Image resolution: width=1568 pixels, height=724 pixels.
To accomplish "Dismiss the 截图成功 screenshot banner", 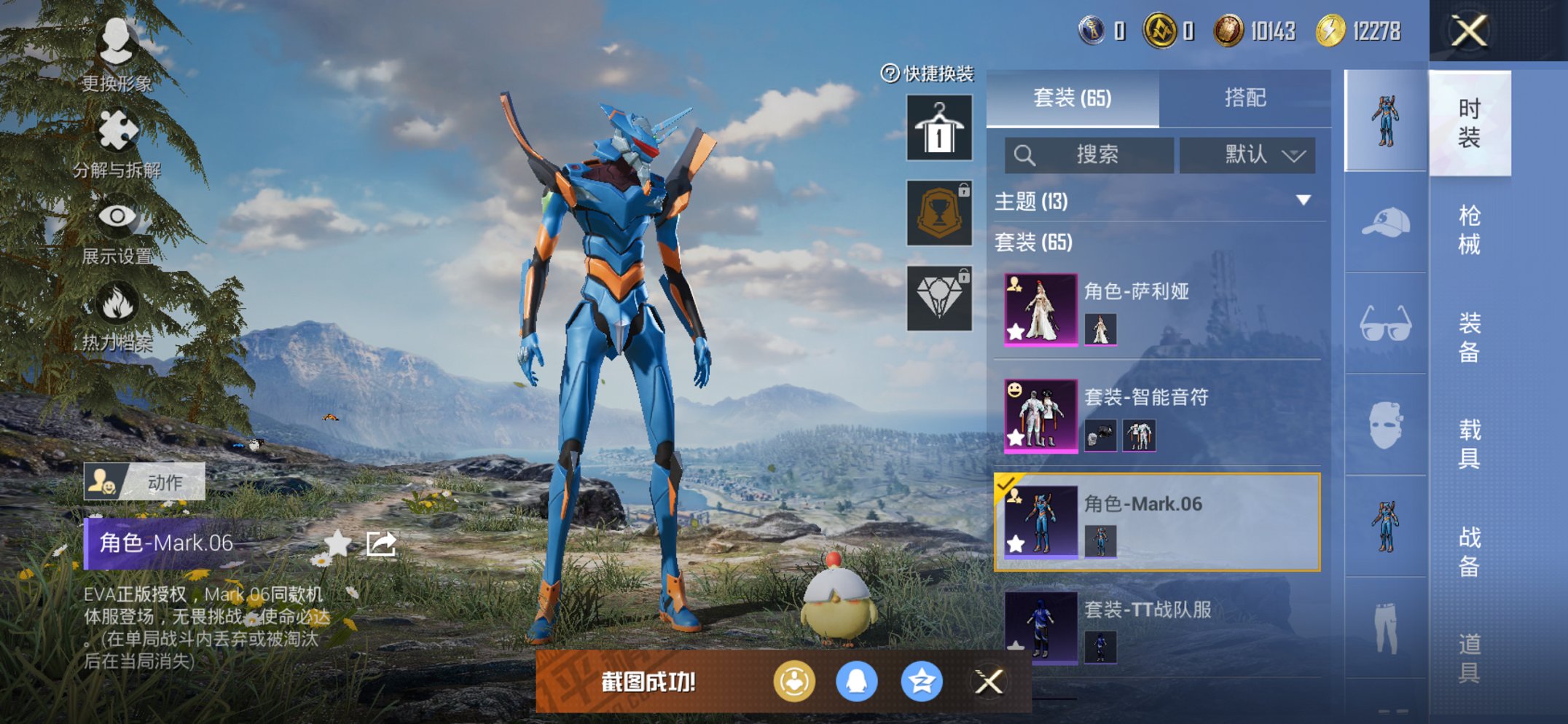I will pos(989,682).
